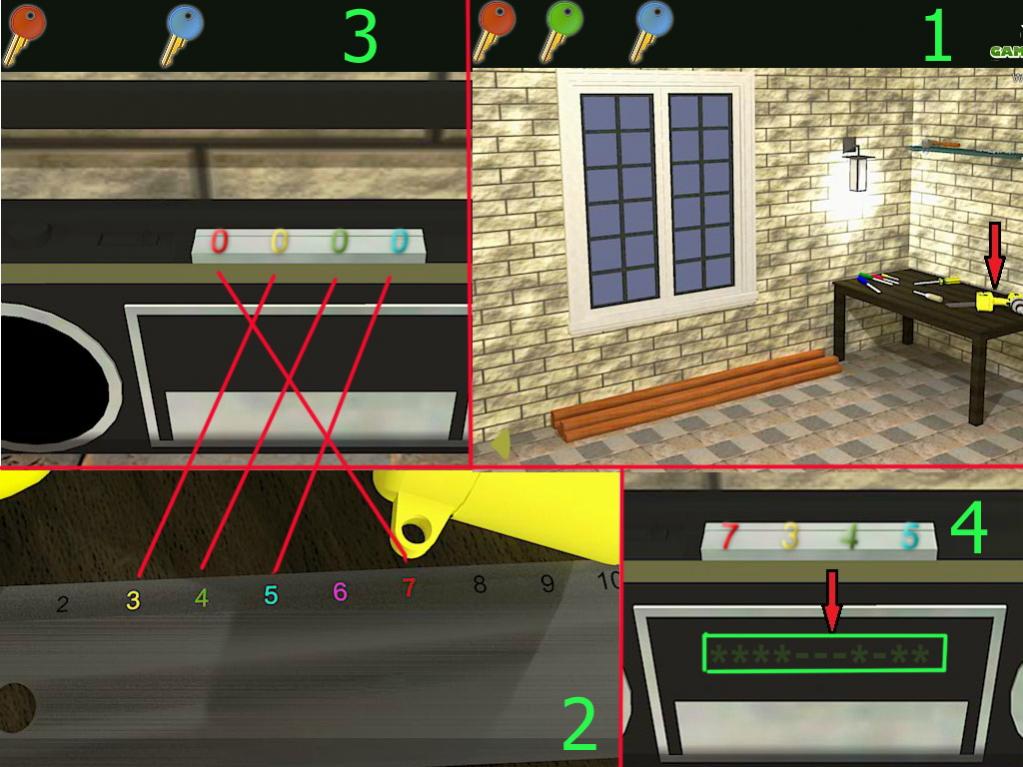Change the red 0 lock digit
Viewport: 1023px width, 767px height.
click(220, 242)
